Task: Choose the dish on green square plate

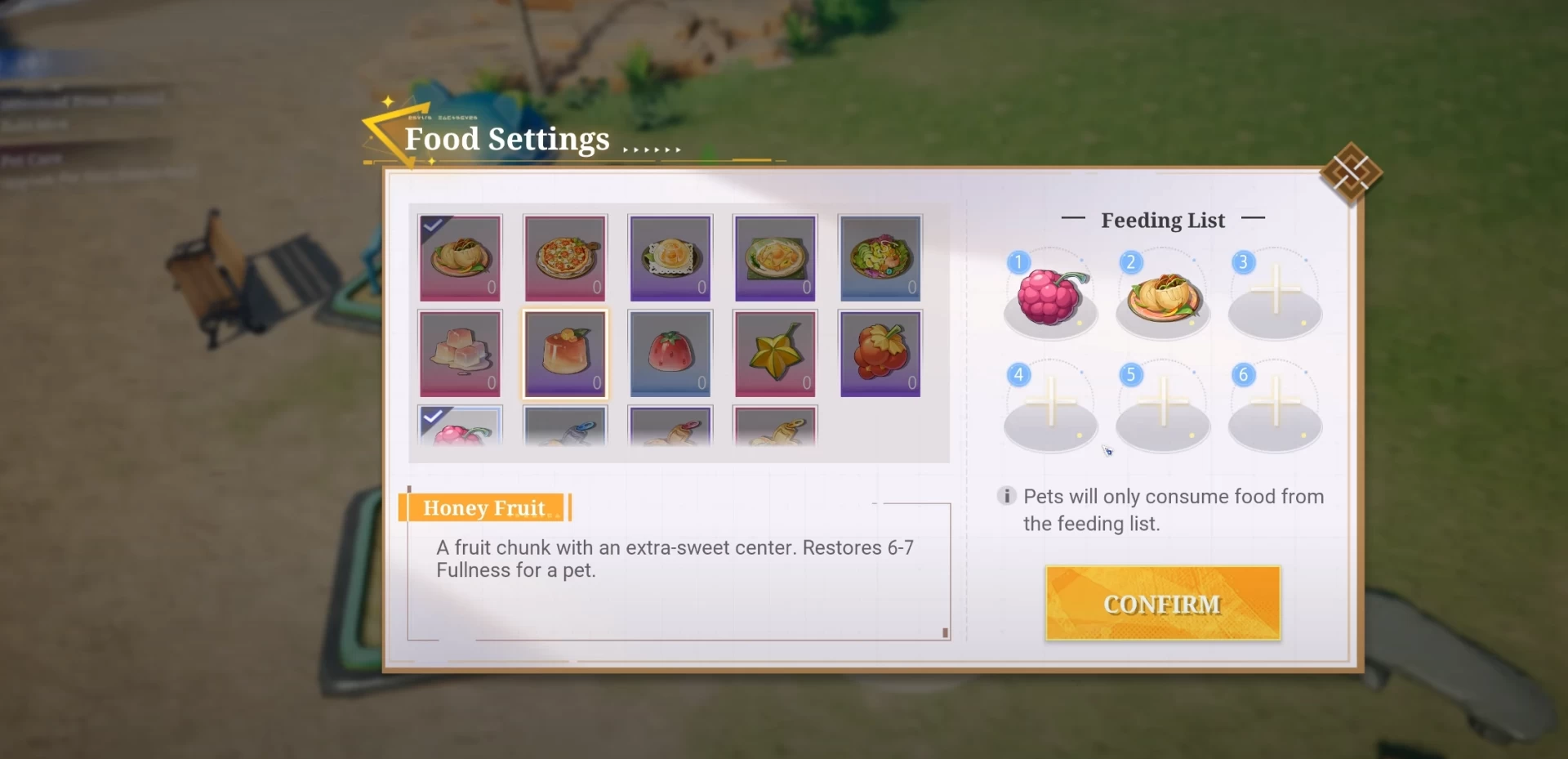Action: point(775,258)
